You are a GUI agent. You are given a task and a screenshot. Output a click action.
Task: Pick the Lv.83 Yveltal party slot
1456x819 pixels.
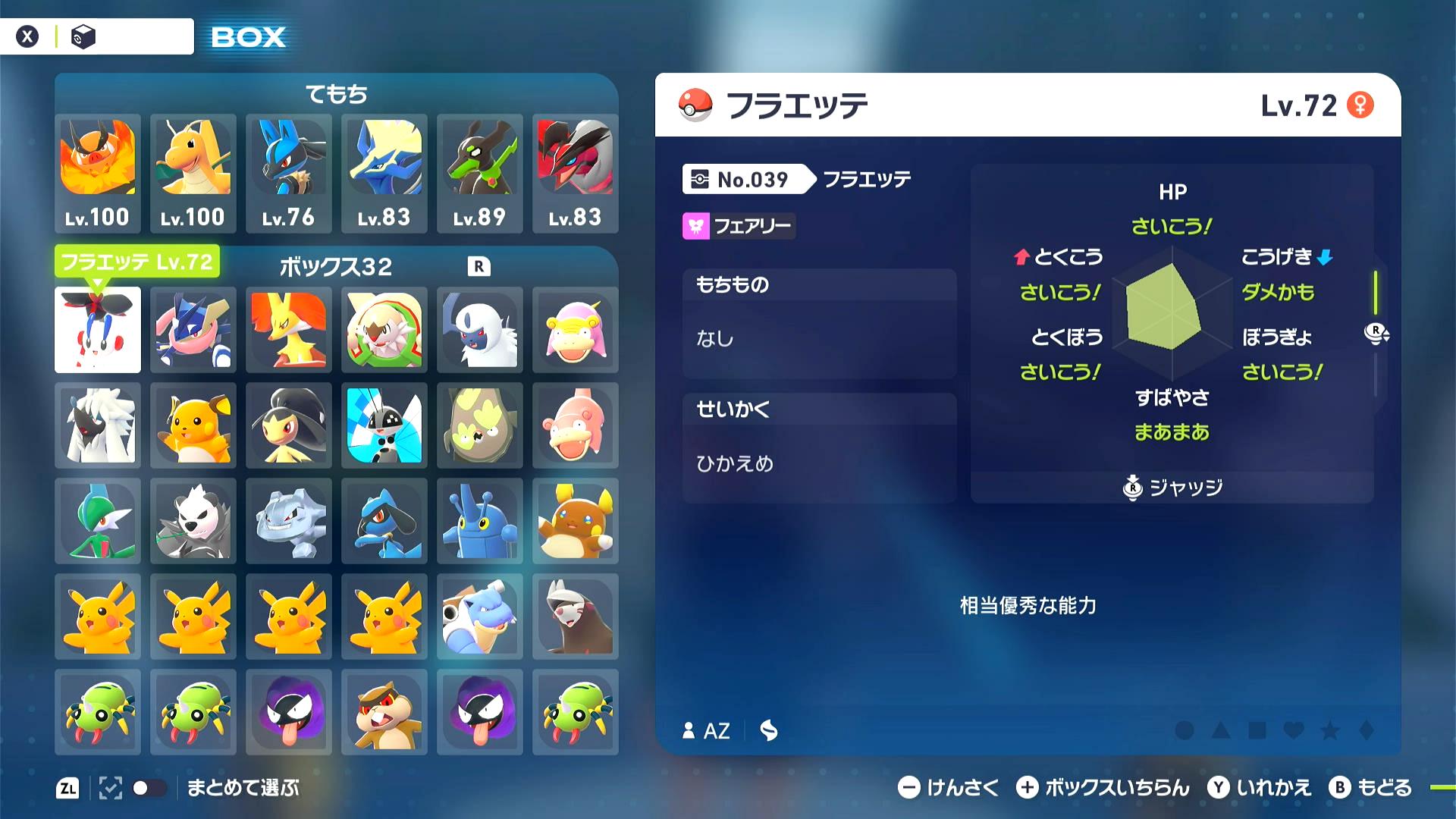(575, 173)
